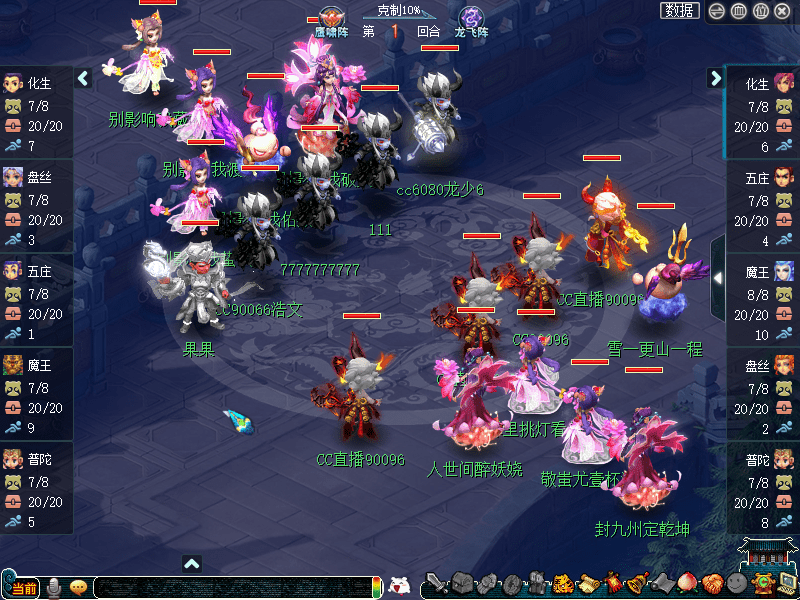
Task: Select the right team 魔王 member card
Action: pos(763,301)
